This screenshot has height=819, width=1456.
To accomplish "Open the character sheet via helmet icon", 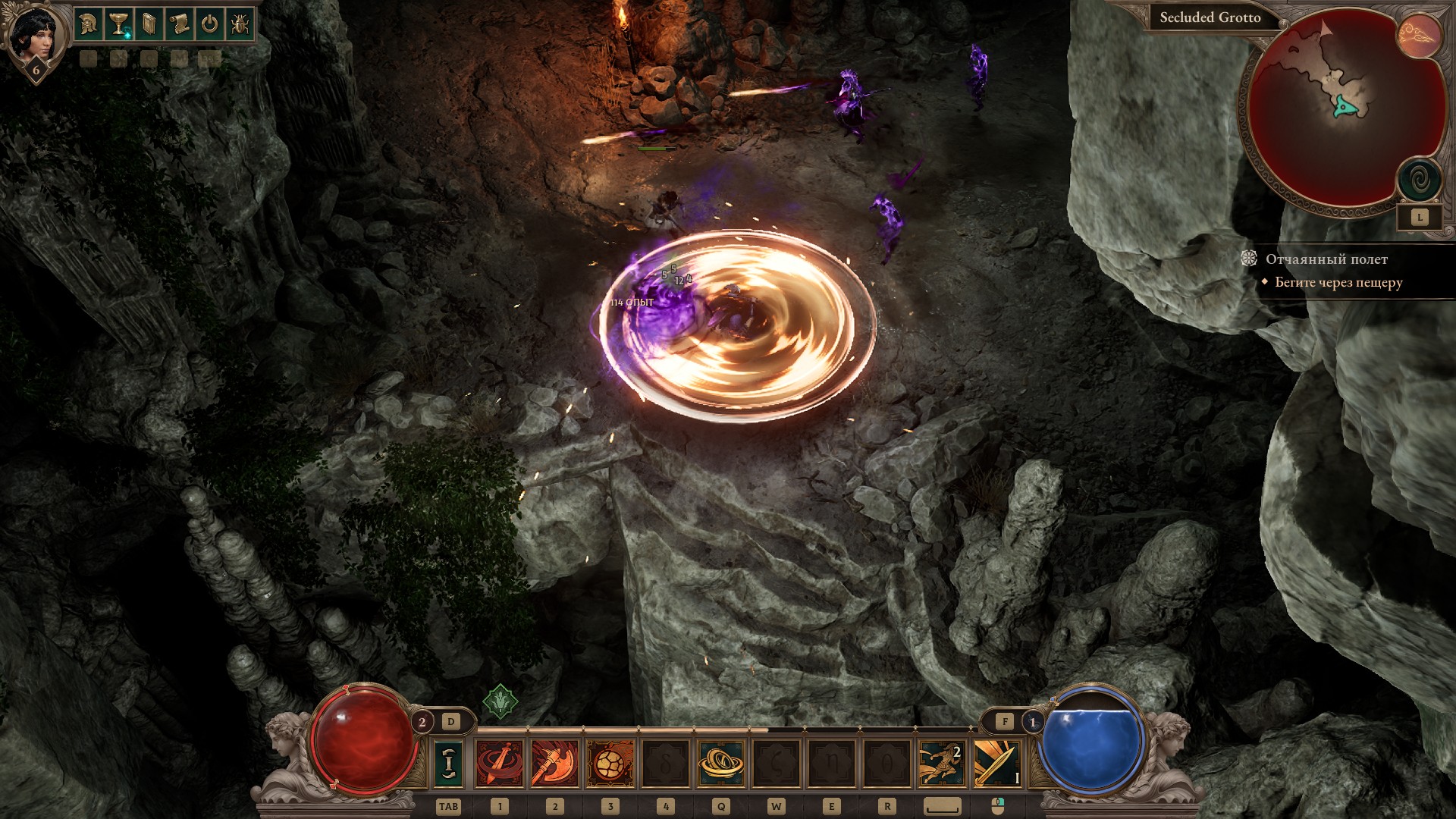I will point(88,24).
